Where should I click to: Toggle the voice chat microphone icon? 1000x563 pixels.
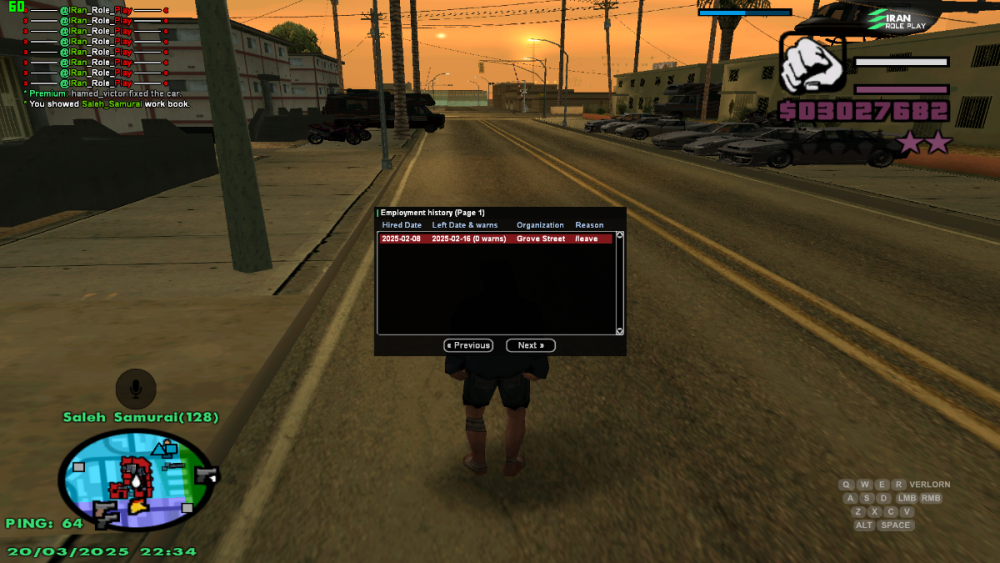click(135, 388)
